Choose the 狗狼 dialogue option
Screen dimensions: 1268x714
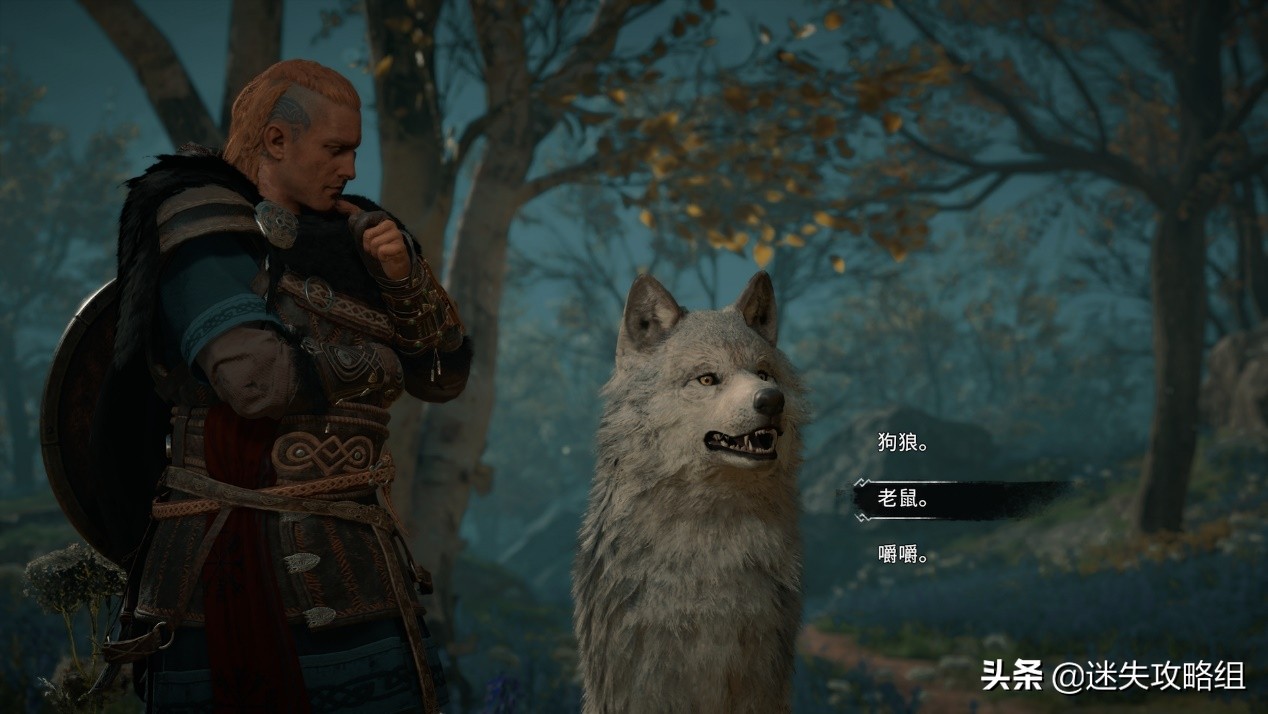902,443
